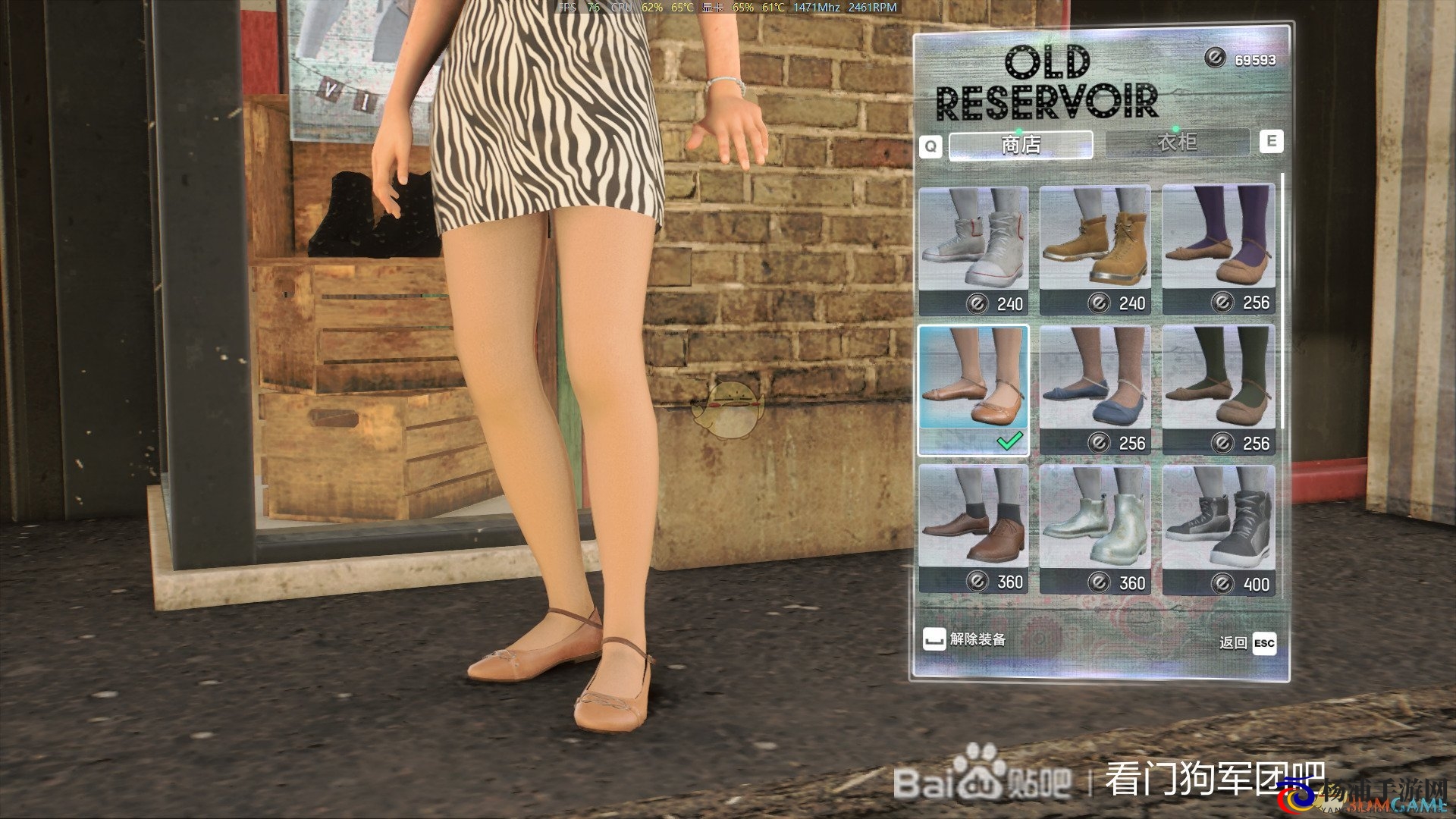Select the brown leather oxford shoes
The width and height of the screenshot is (1456, 819).
coord(974,529)
